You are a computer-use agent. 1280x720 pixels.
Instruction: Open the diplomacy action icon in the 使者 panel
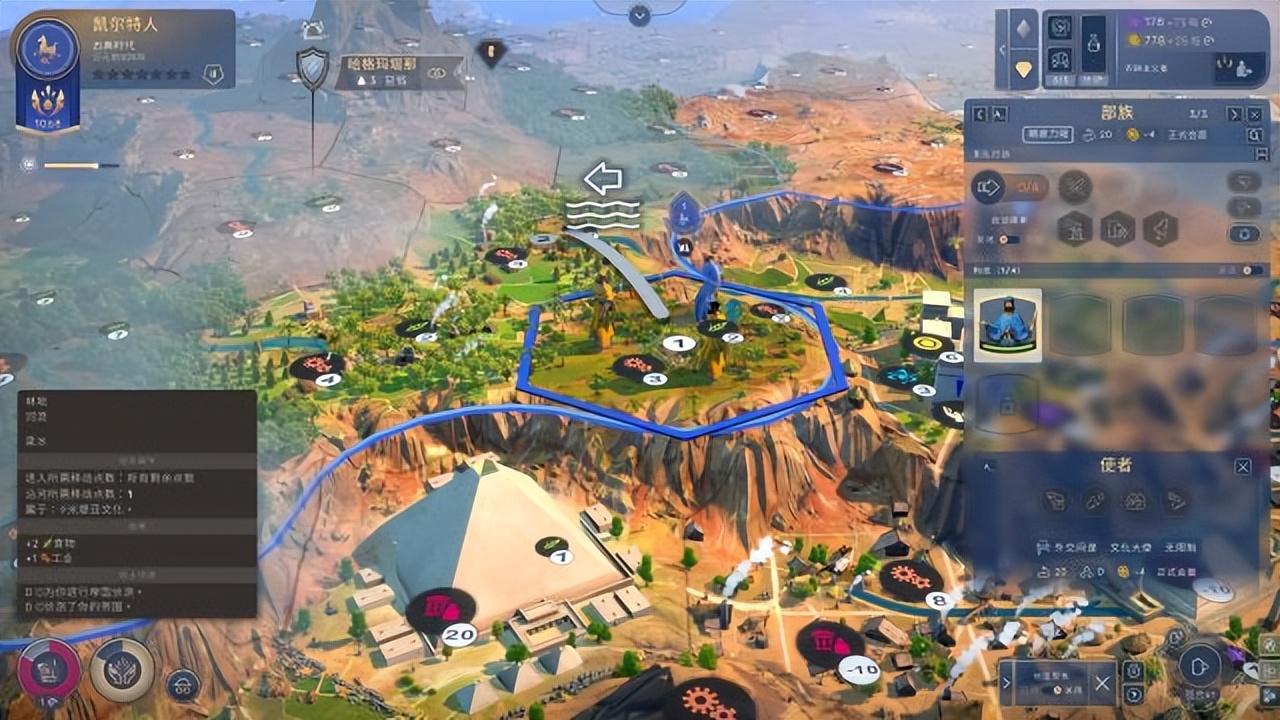pos(1054,500)
